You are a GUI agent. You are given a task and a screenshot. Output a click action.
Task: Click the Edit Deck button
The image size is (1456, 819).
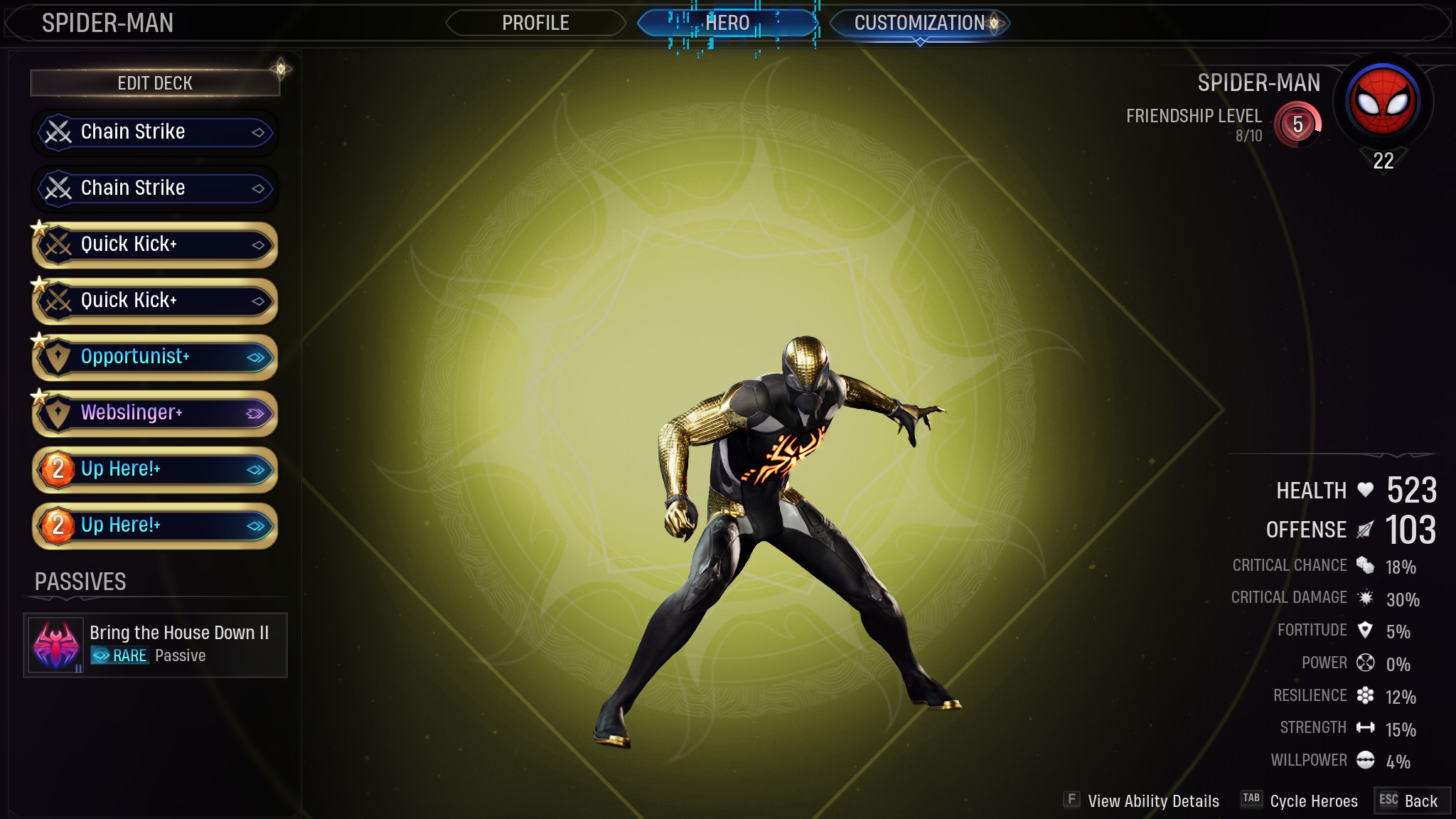(x=154, y=82)
